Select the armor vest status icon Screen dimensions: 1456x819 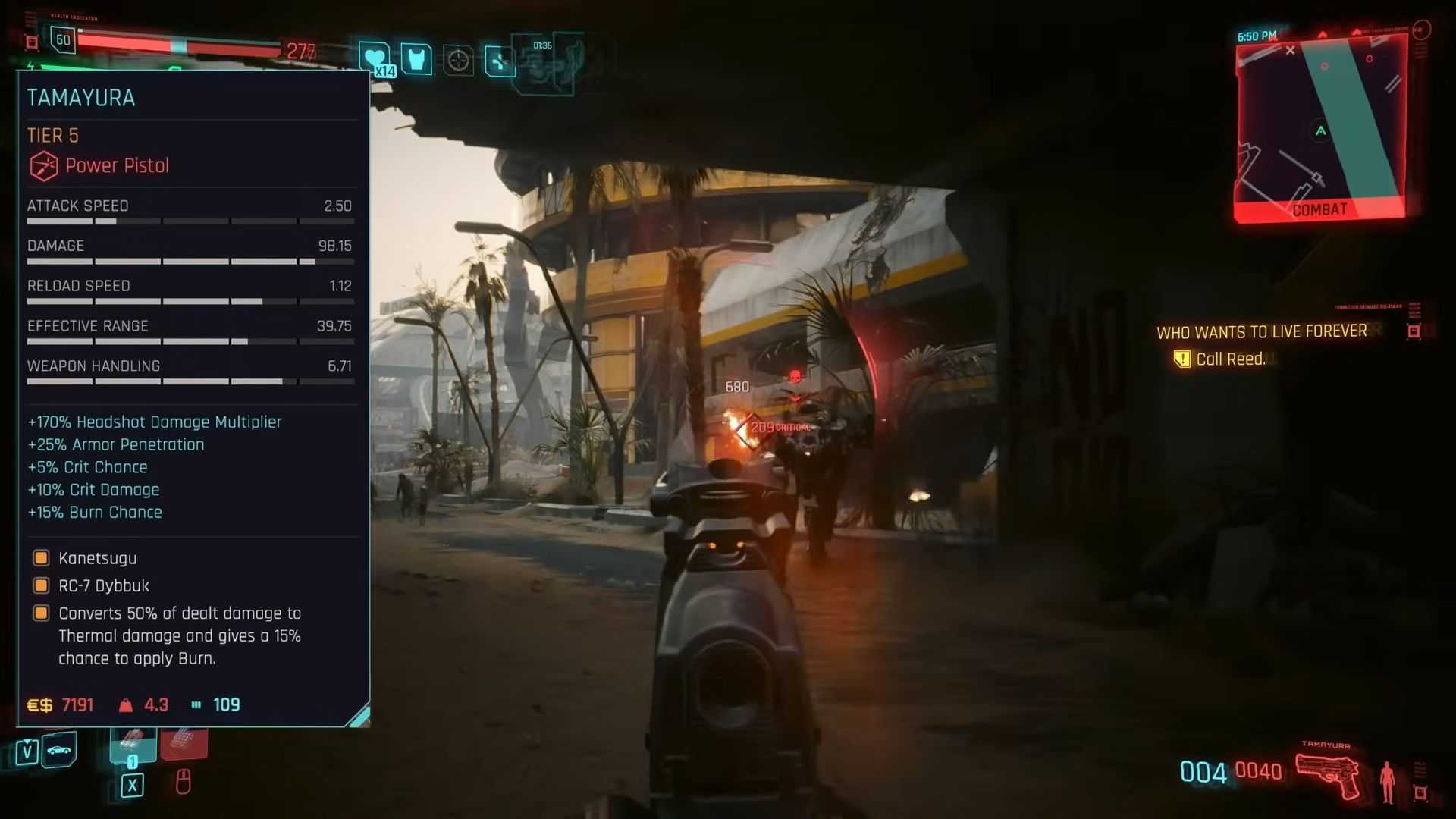click(416, 59)
